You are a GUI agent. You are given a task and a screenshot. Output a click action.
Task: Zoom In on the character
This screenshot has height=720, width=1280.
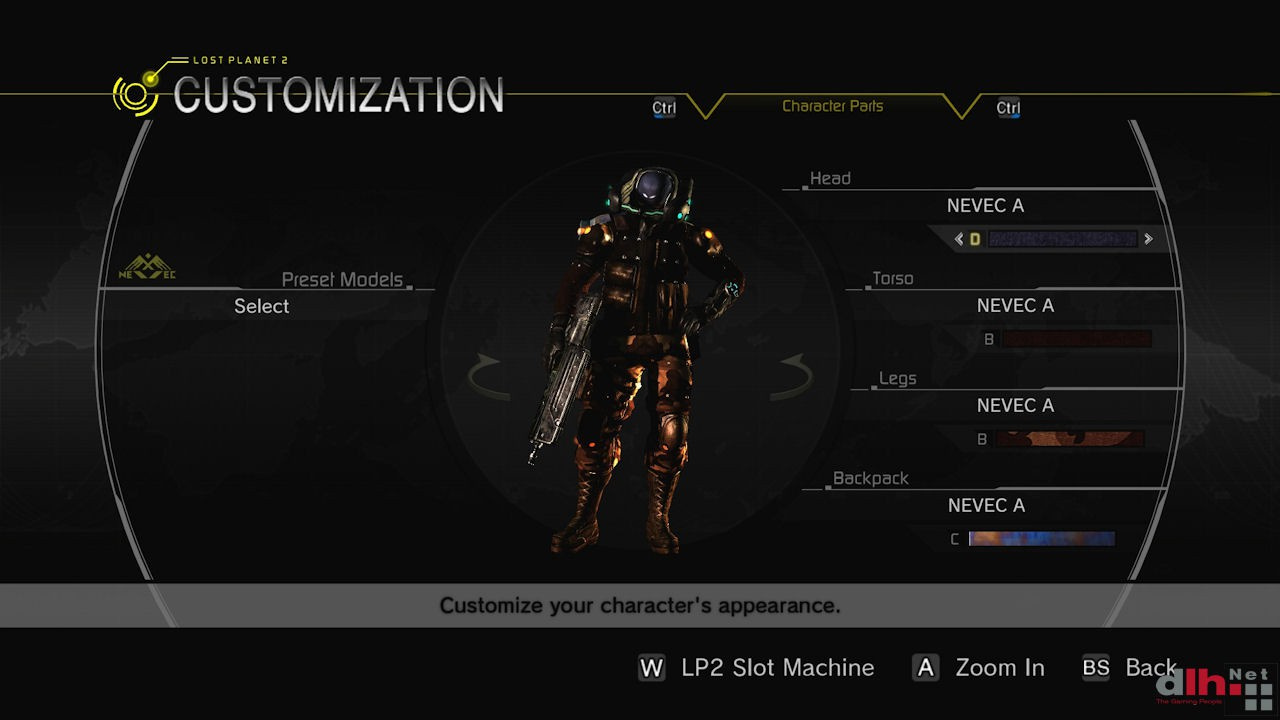coord(980,668)
